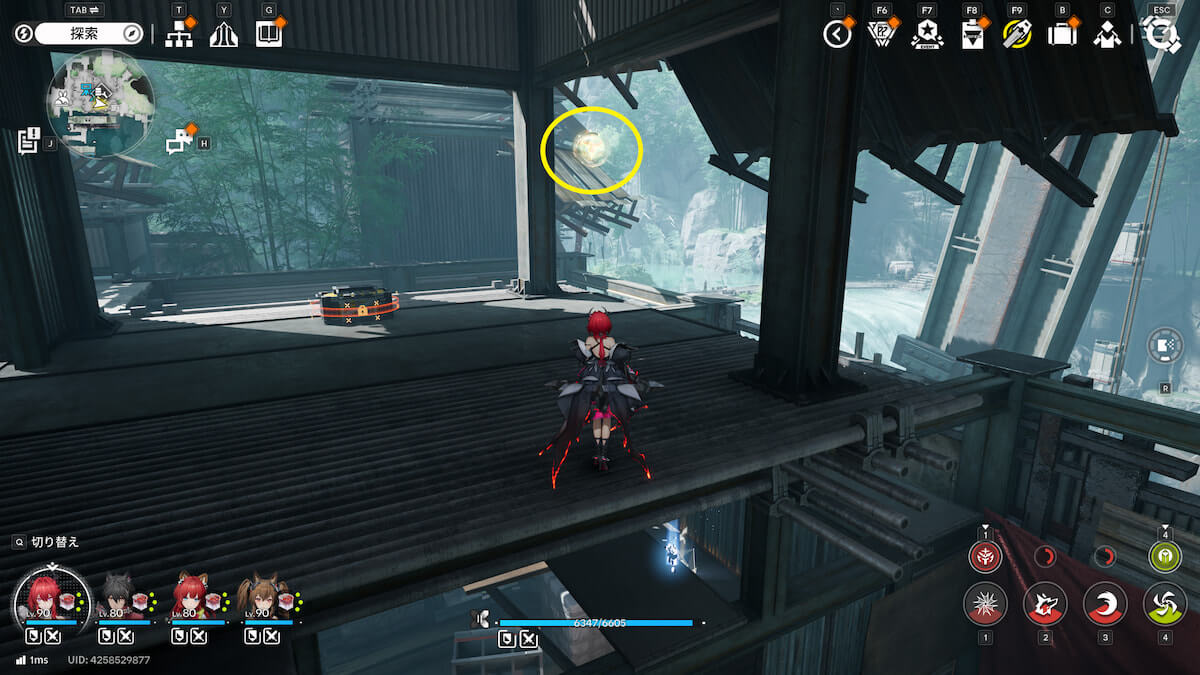The width and height of the screenshot is (1200, 675).
Task: Open the star EVENT icon
Action: coord(927,35)
